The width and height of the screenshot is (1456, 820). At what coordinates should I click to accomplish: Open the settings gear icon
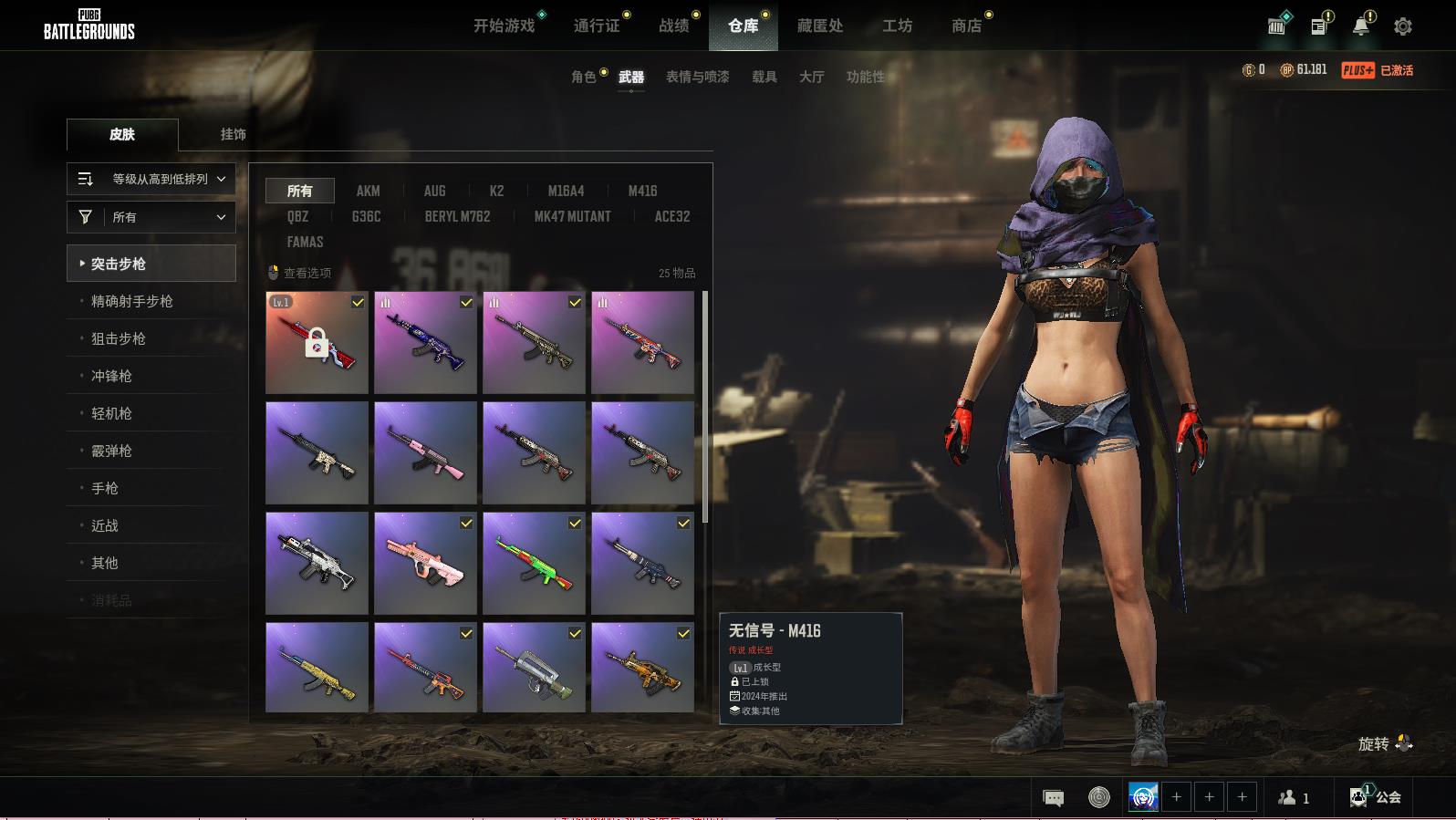click(1403, 26)
